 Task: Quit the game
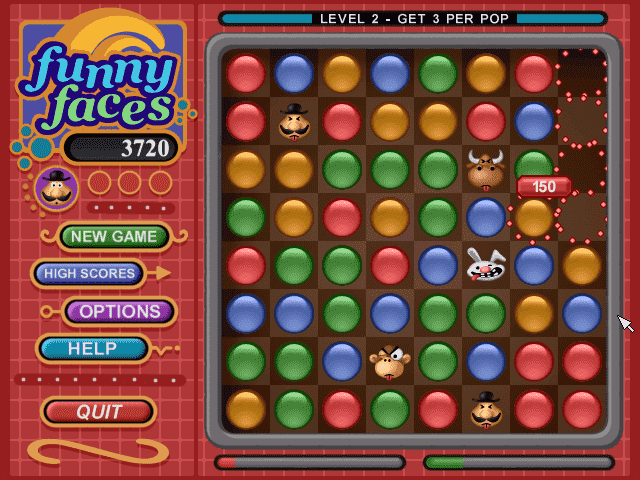point(99,411)
